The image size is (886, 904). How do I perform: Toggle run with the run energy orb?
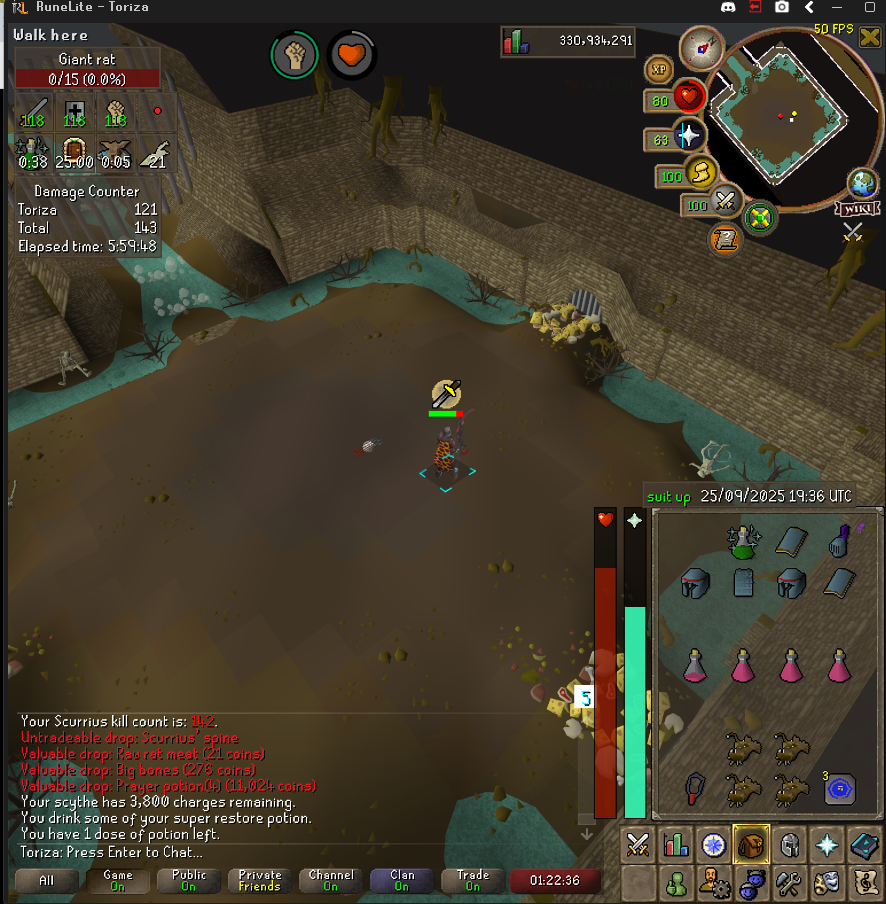pyautogui.click(x=699, y=175)
